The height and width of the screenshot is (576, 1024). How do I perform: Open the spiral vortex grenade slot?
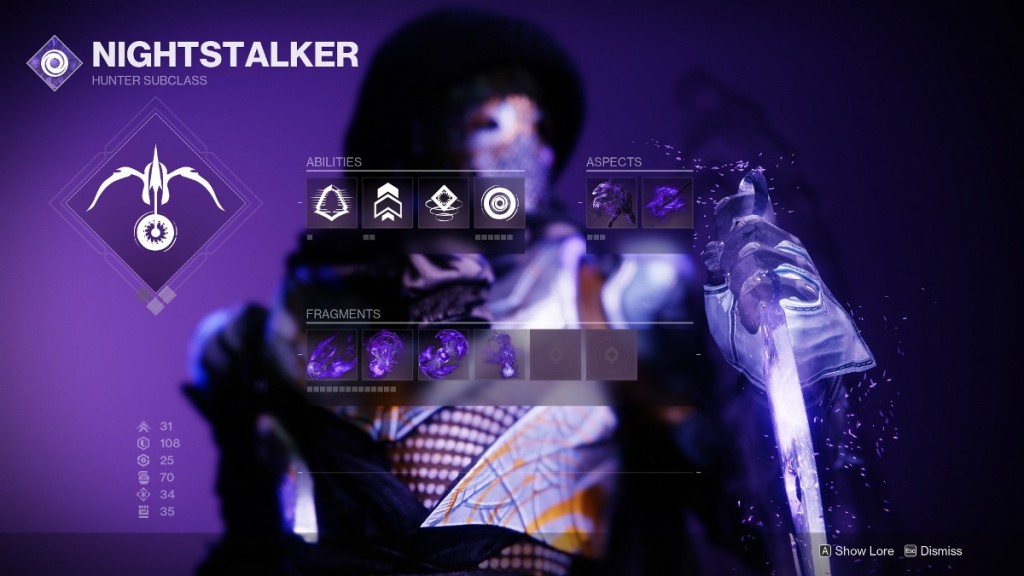pos(499,203)
